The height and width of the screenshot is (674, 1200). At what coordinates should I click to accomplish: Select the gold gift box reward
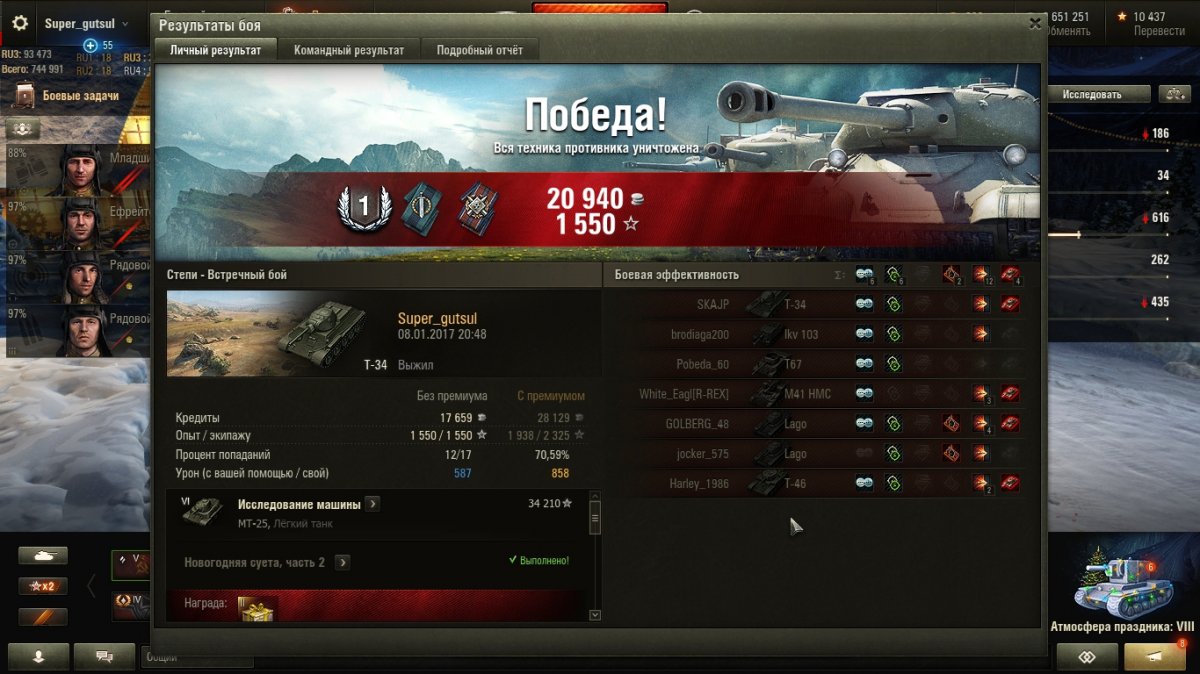pos(257,606)
